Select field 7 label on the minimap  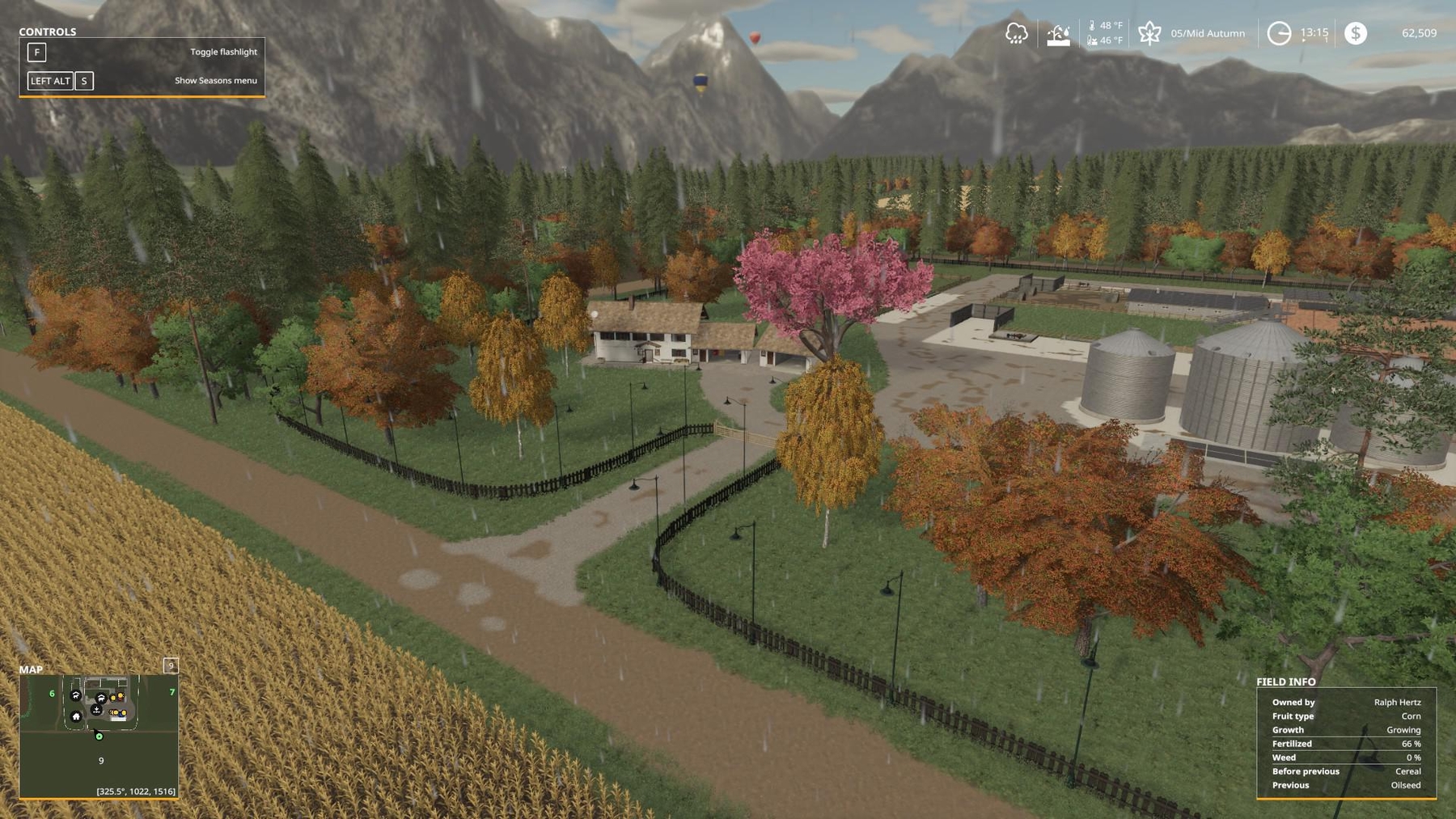pos(171,692)
